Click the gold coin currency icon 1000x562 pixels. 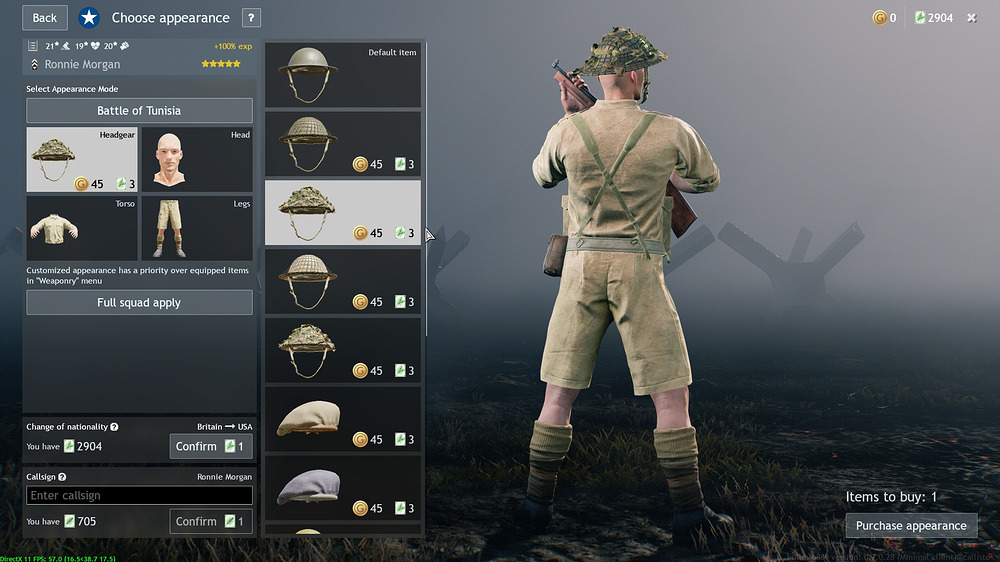[879, 18]
